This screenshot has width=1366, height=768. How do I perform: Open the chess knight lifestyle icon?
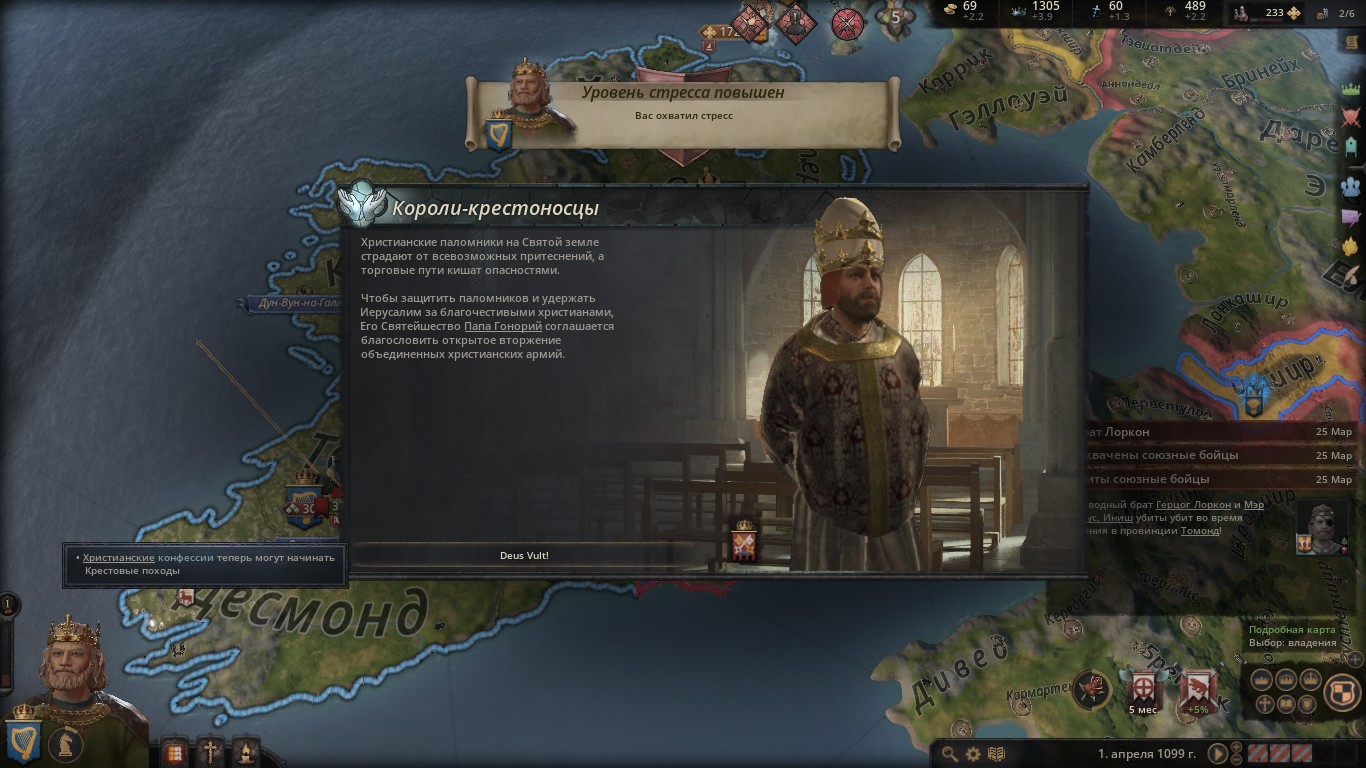click(x=66, y=745)
